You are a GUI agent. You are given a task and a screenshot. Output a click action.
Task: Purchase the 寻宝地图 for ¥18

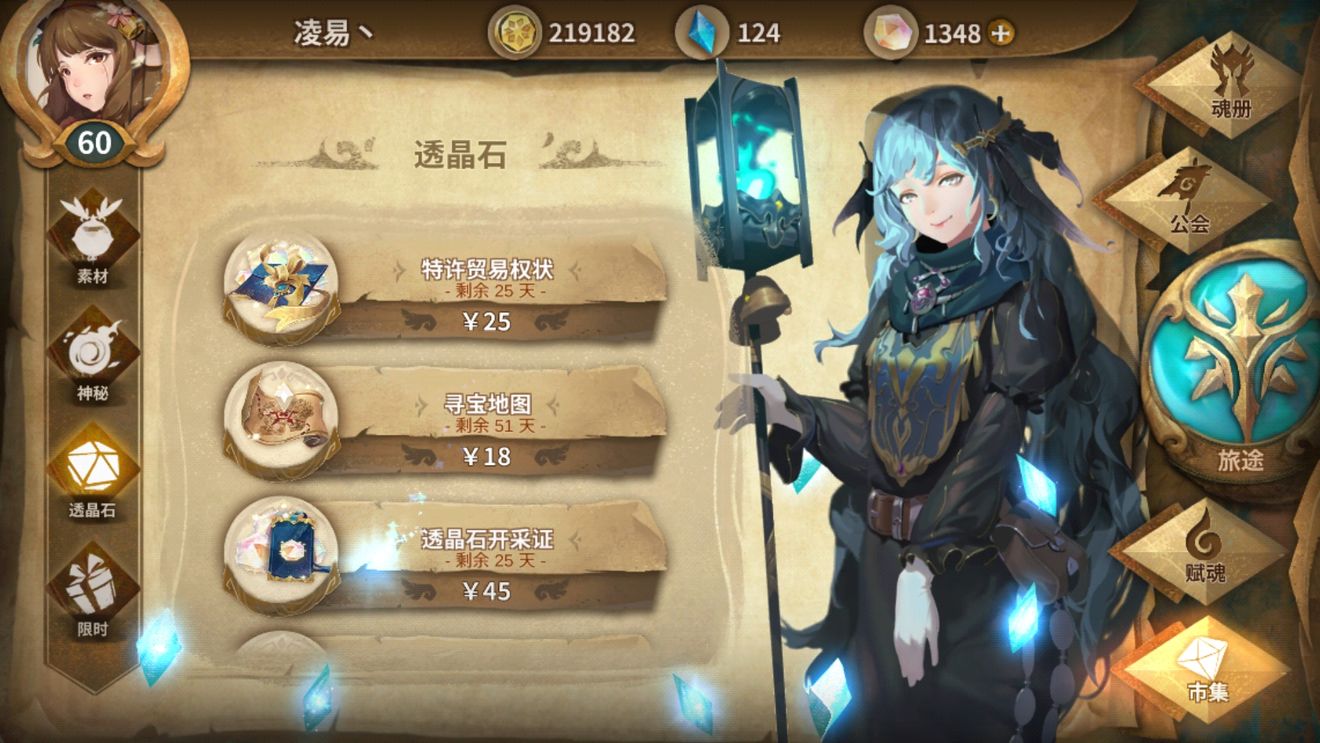click(487, 456)
